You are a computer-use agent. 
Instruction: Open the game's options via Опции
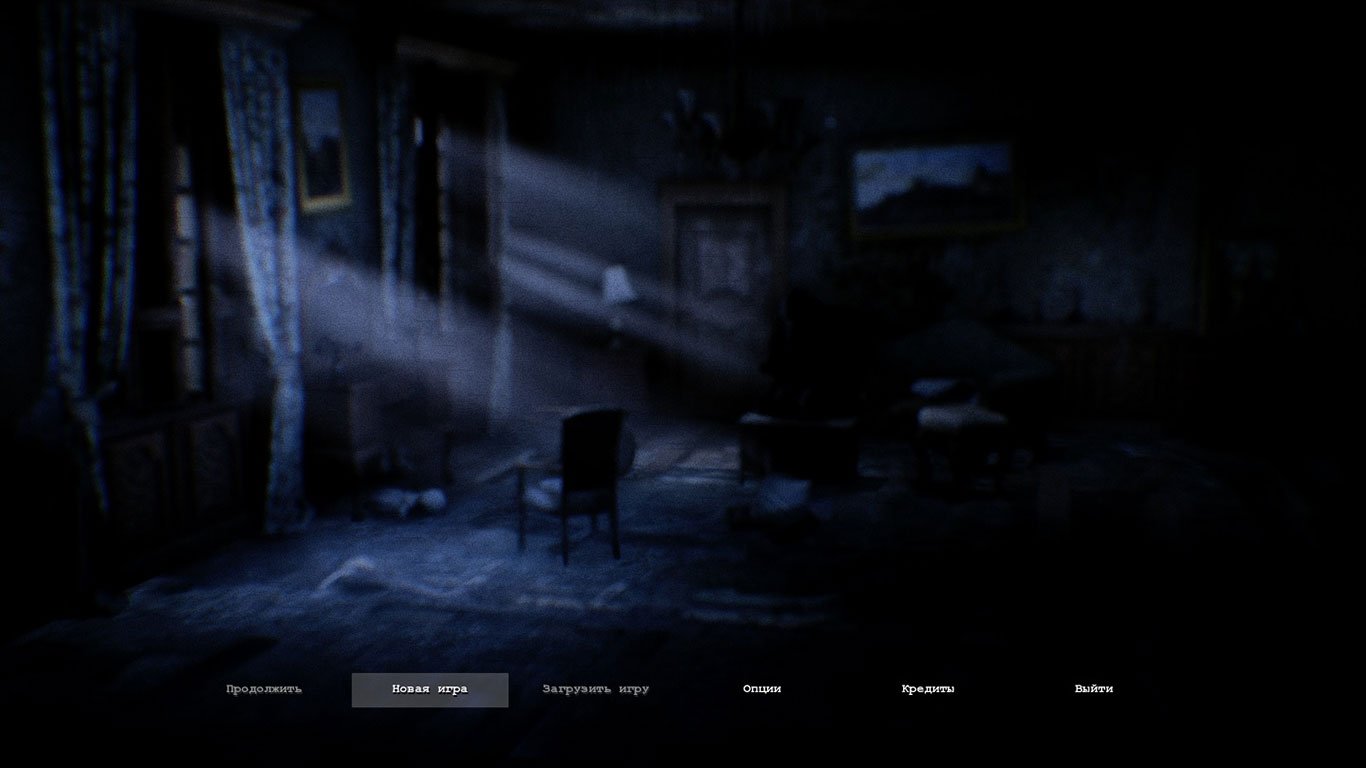click(761, 689)
